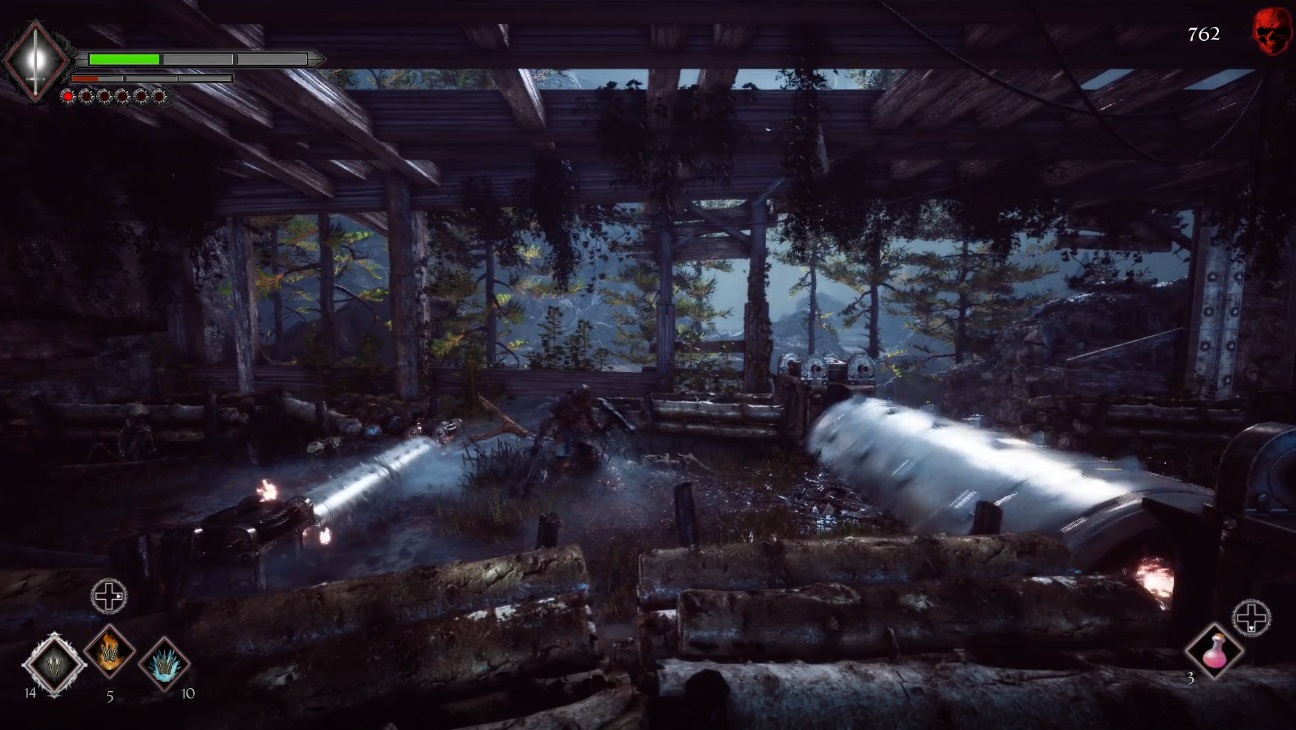Select the sword weapon emblem
This screenshot has width=1296, height=730.
tap(36, 60)
